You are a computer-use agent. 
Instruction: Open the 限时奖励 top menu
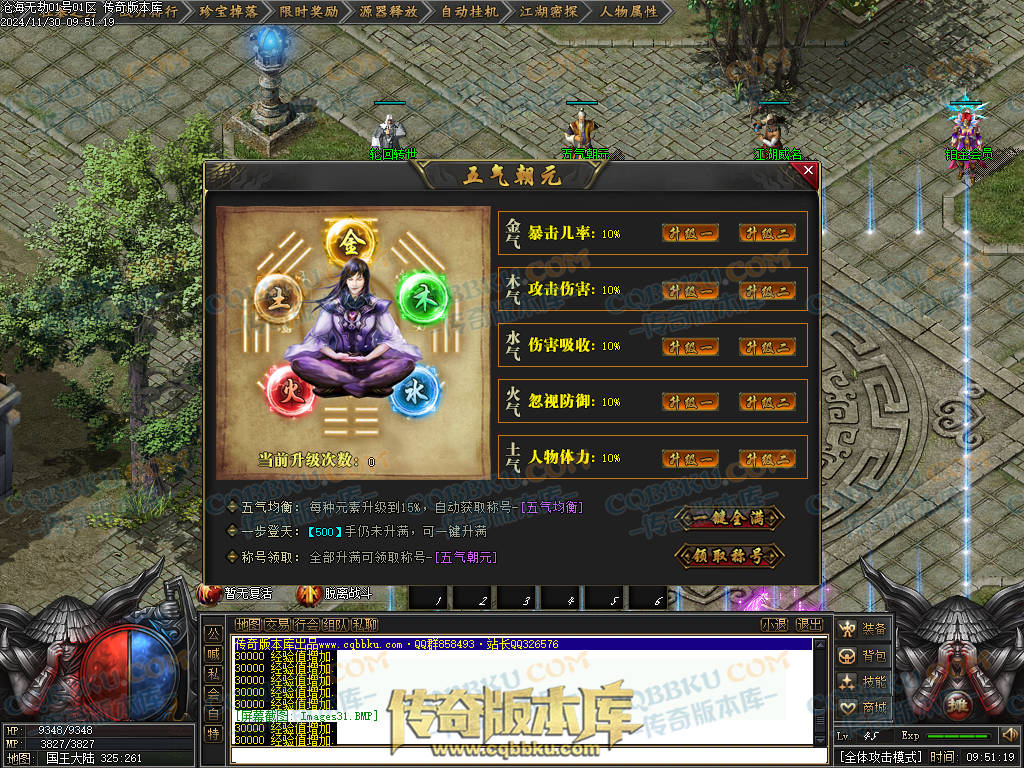click(308, 12)
